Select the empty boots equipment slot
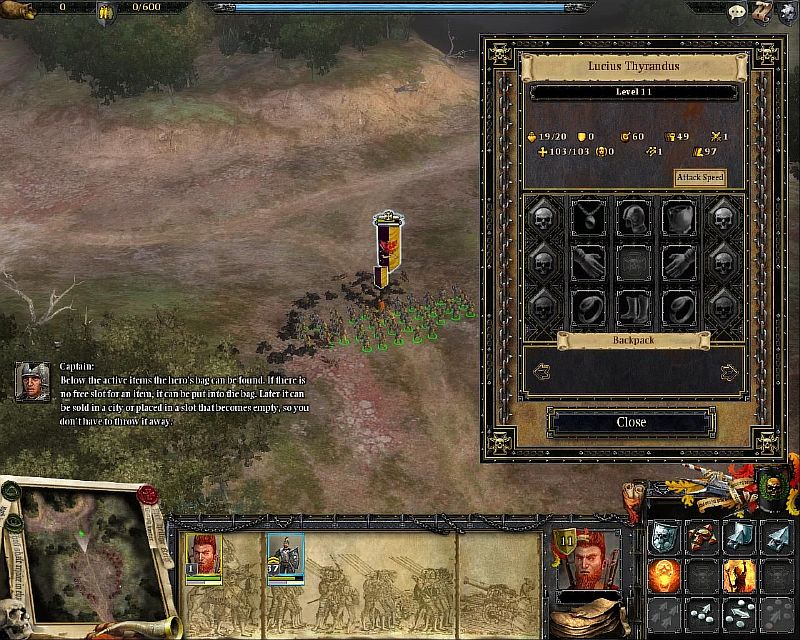Image resolution: width=800 pixels, height=640 pixels. (x=632, y=305)
